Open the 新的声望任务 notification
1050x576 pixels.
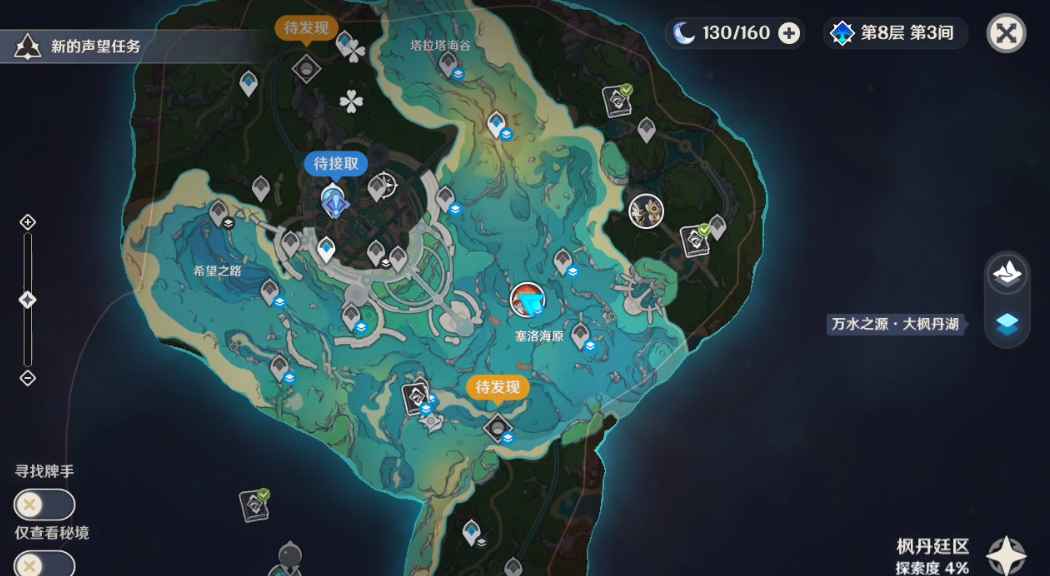pos(78,45)
